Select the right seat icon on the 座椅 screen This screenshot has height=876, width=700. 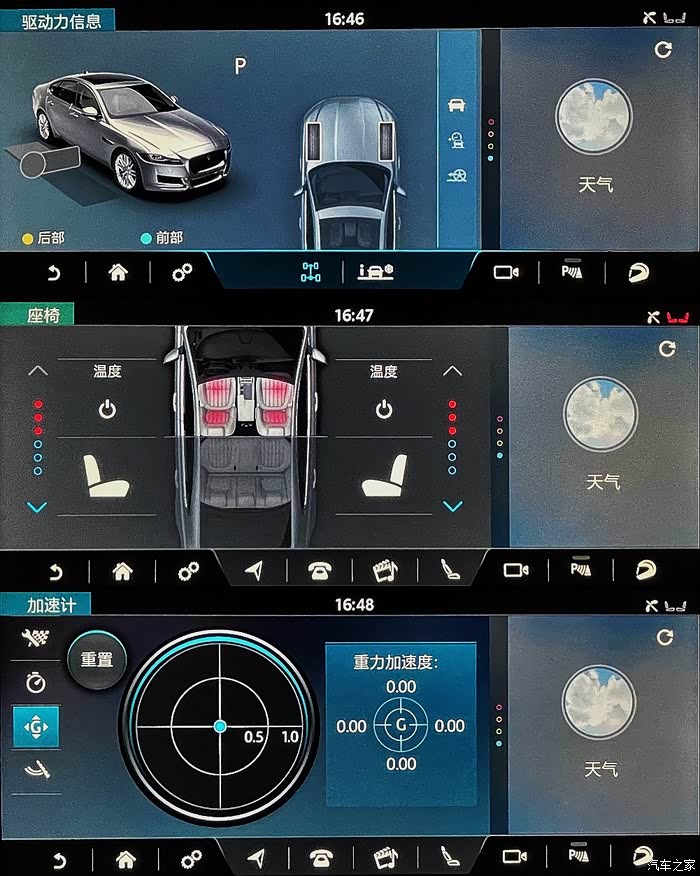(384, 476)
